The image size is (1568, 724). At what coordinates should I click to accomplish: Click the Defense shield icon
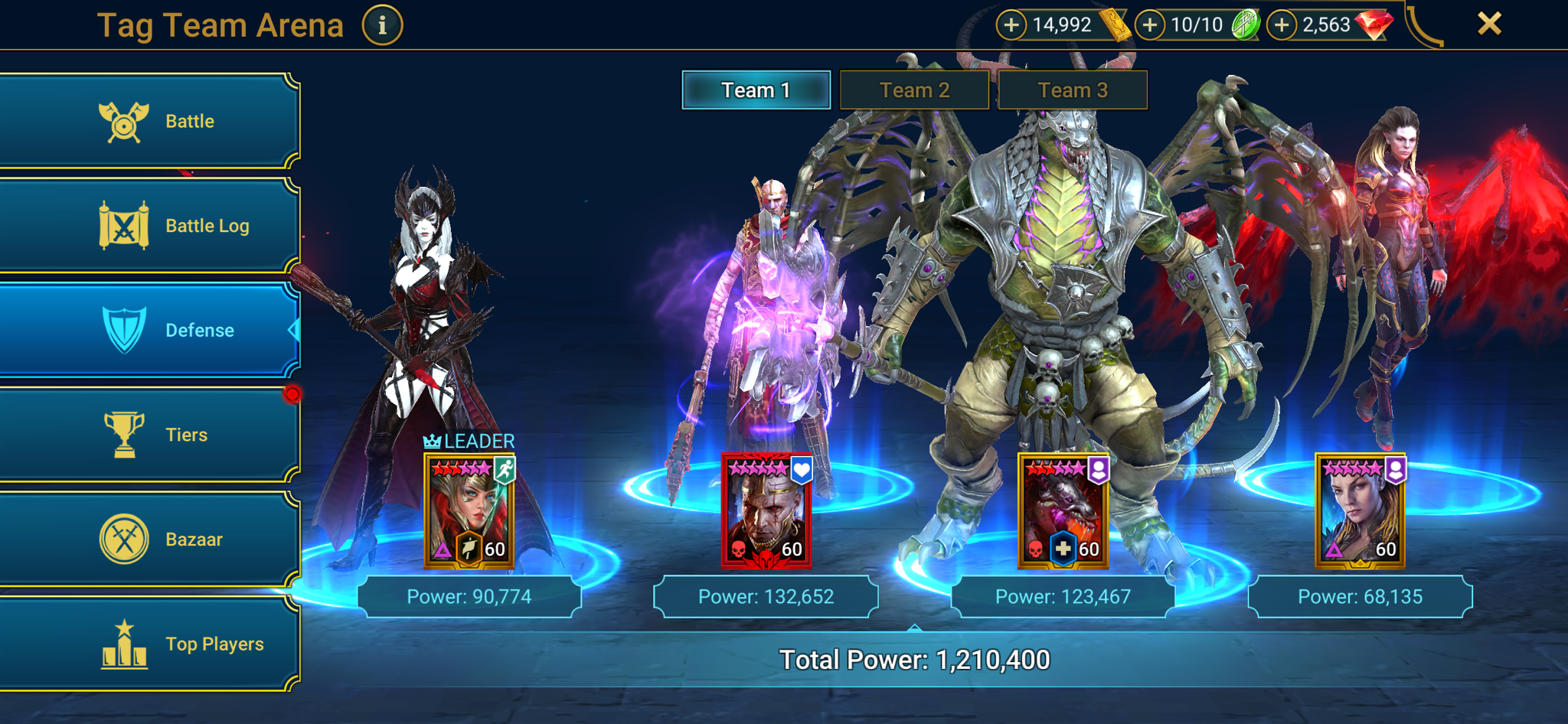coord(126,329)
